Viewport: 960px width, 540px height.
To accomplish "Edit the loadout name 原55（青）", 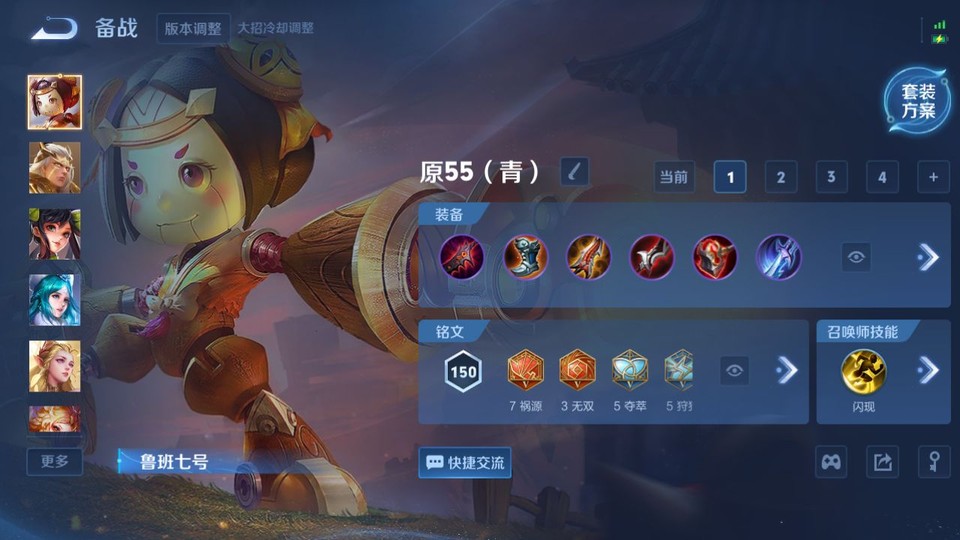I will [574, 172].
